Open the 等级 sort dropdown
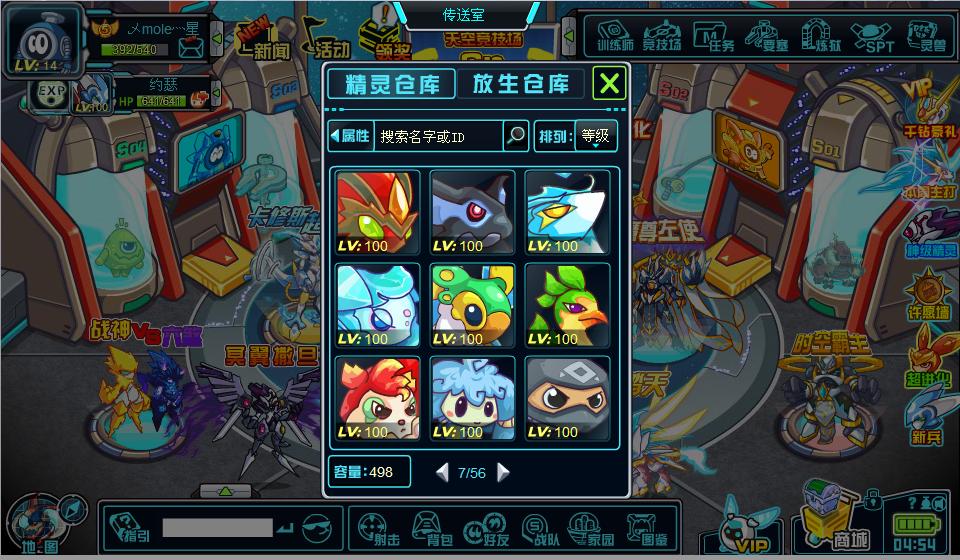Screen dimensions: 960x560 pos(596,136)
